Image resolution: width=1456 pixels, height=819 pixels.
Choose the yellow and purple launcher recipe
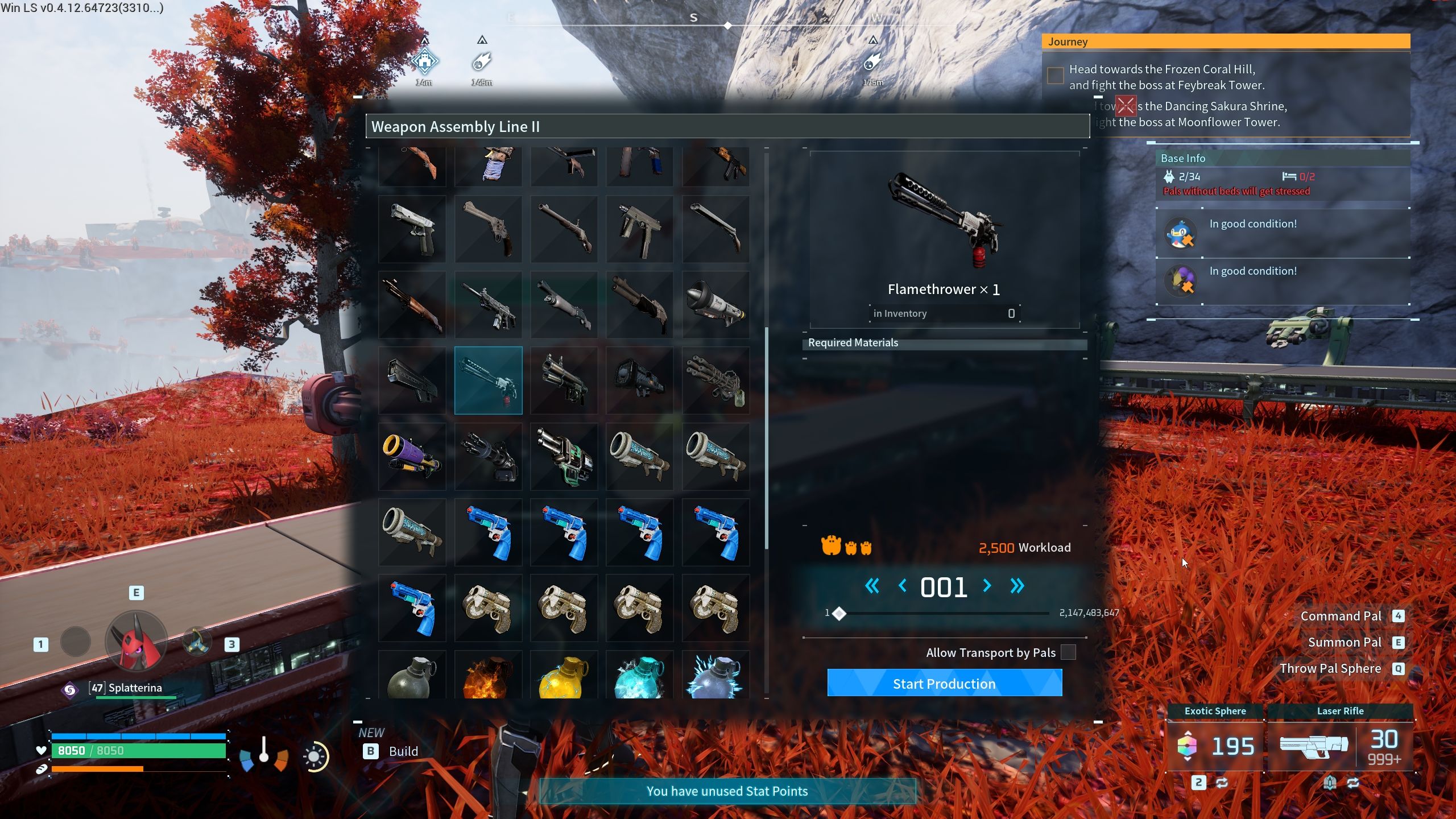412,456
